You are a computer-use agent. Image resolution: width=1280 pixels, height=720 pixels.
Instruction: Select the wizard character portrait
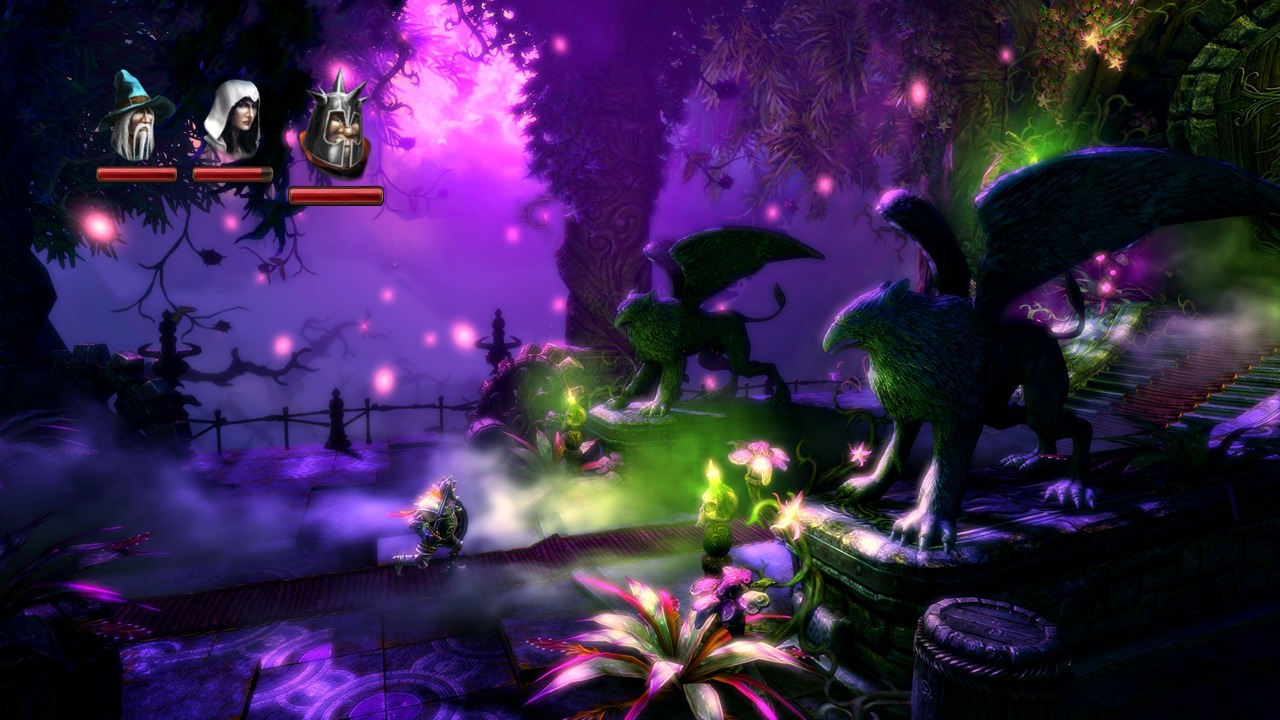click(134, 118)
